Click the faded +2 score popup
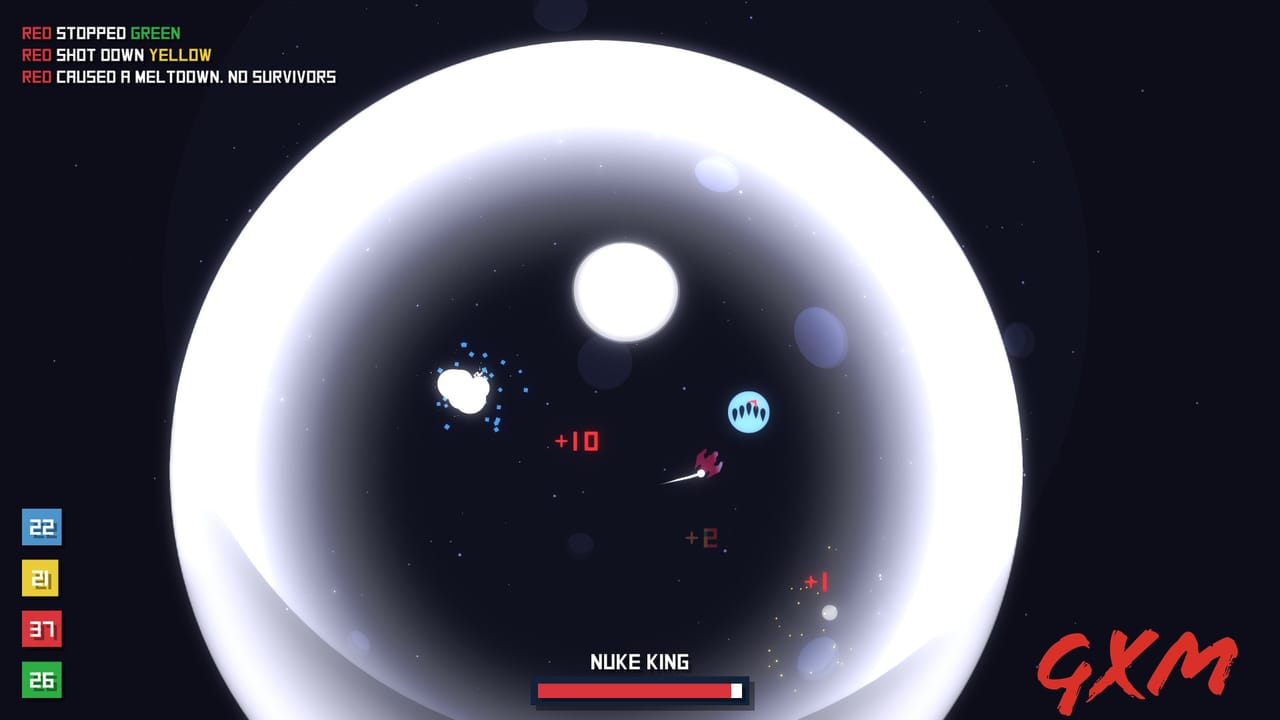This screenshot has height=720, width=1280. 701,537
